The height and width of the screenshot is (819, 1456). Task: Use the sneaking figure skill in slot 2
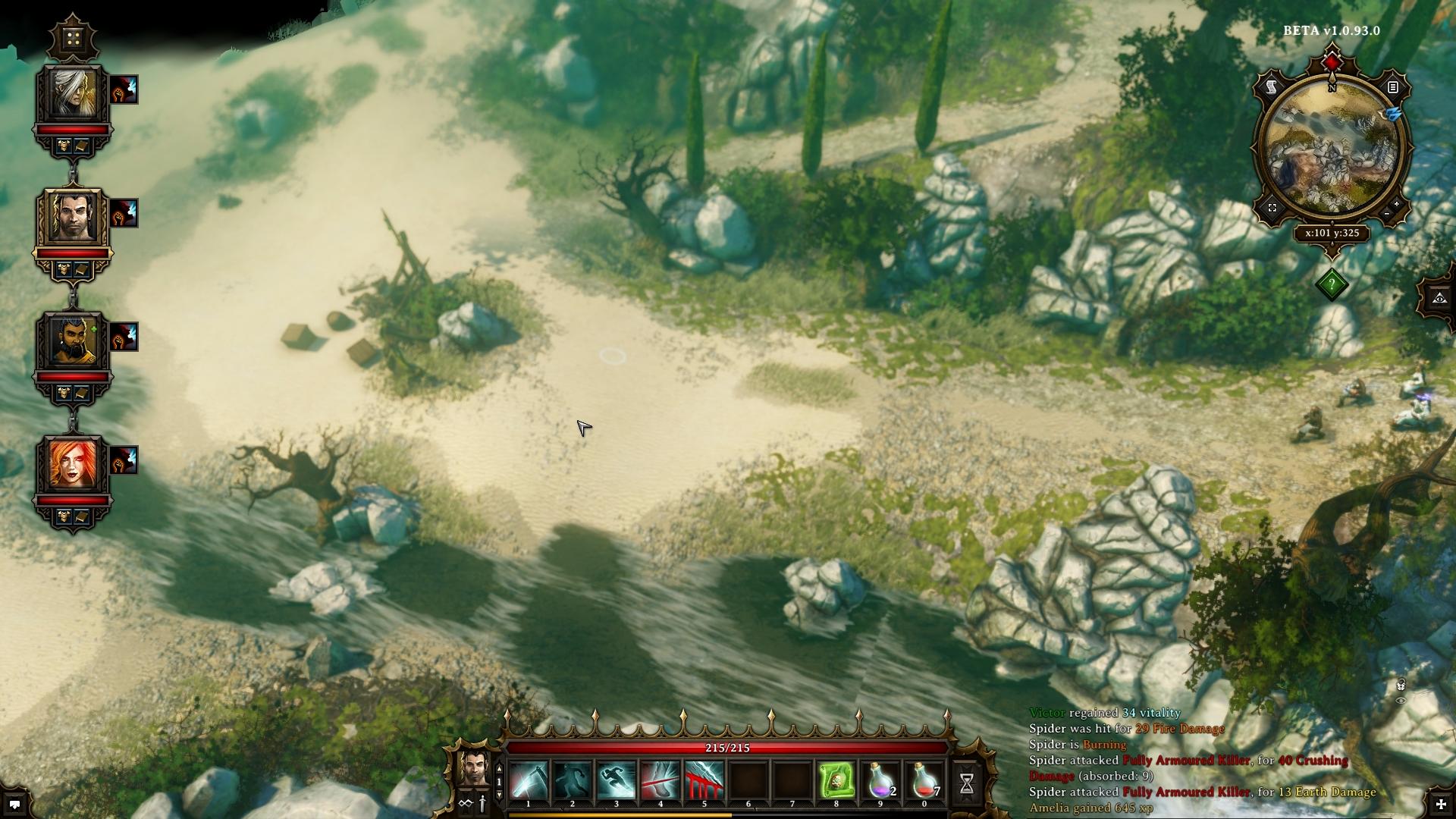[x=573, y=780]
